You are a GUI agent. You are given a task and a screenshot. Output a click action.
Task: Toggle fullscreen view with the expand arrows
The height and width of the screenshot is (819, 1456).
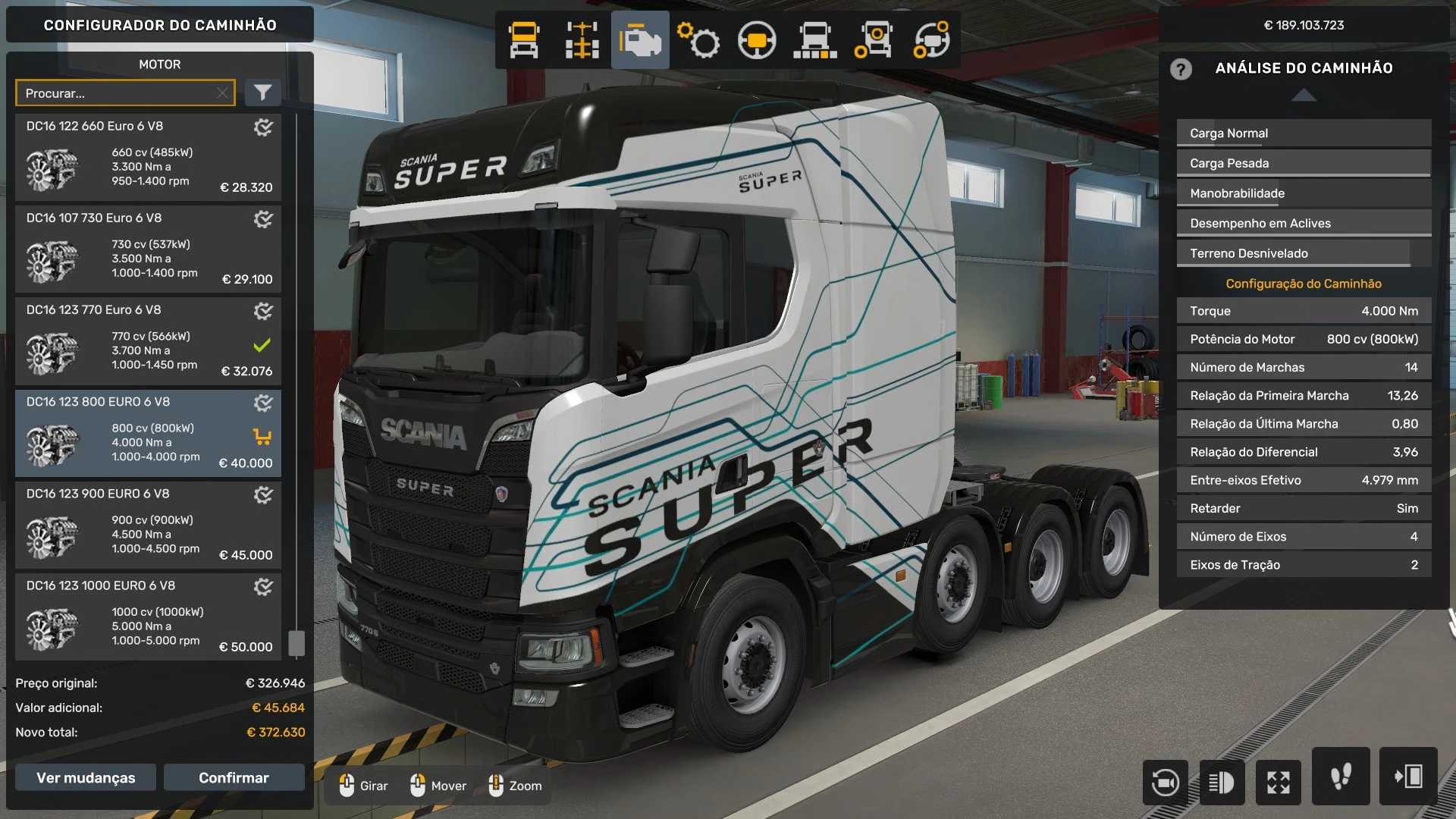1279,782
